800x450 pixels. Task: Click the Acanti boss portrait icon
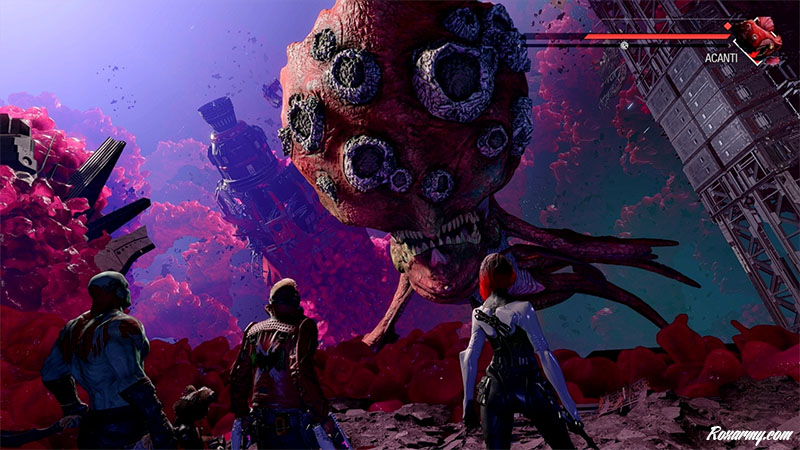coord(761,40)
